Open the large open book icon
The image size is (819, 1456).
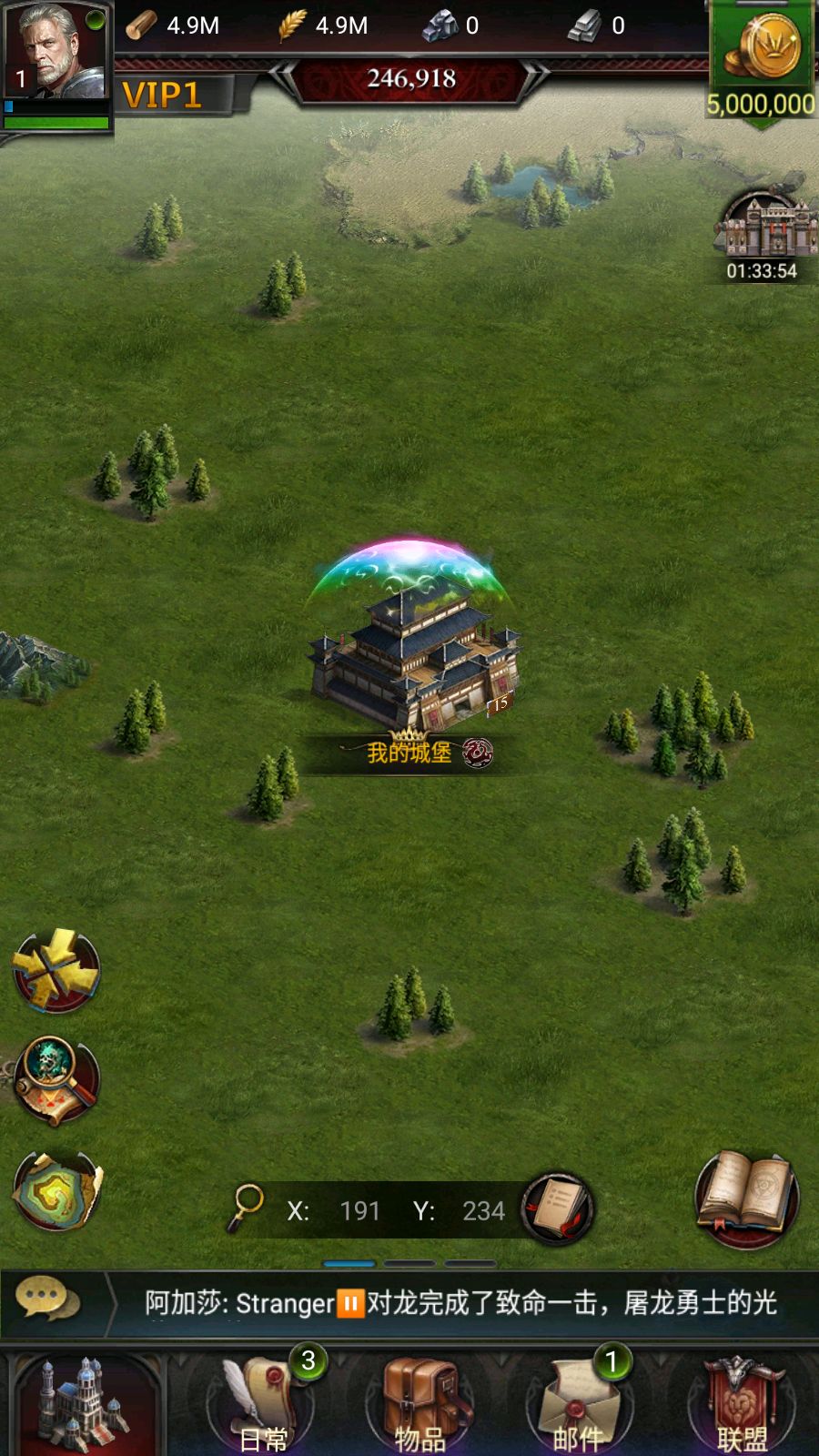coord(746,1197)
